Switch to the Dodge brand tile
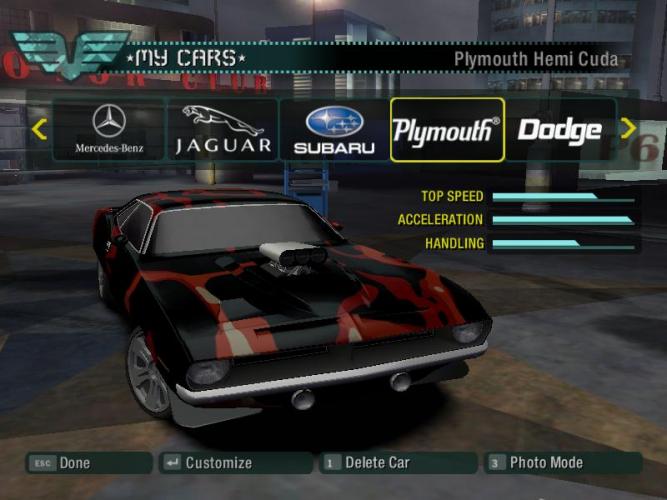667x500 pixels. (x=559, y=130)
